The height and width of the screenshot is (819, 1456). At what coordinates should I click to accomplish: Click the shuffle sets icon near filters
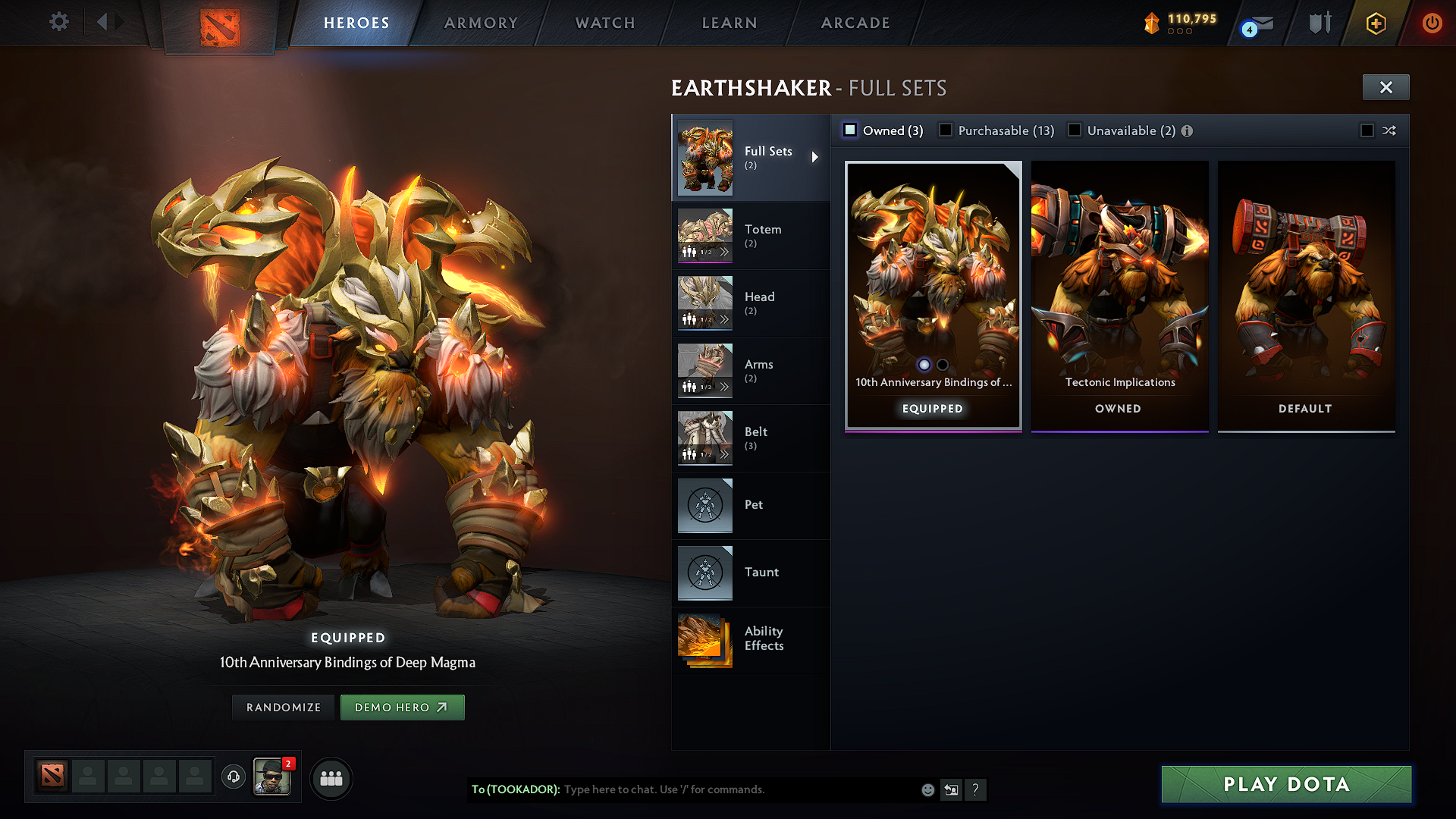1390,130
